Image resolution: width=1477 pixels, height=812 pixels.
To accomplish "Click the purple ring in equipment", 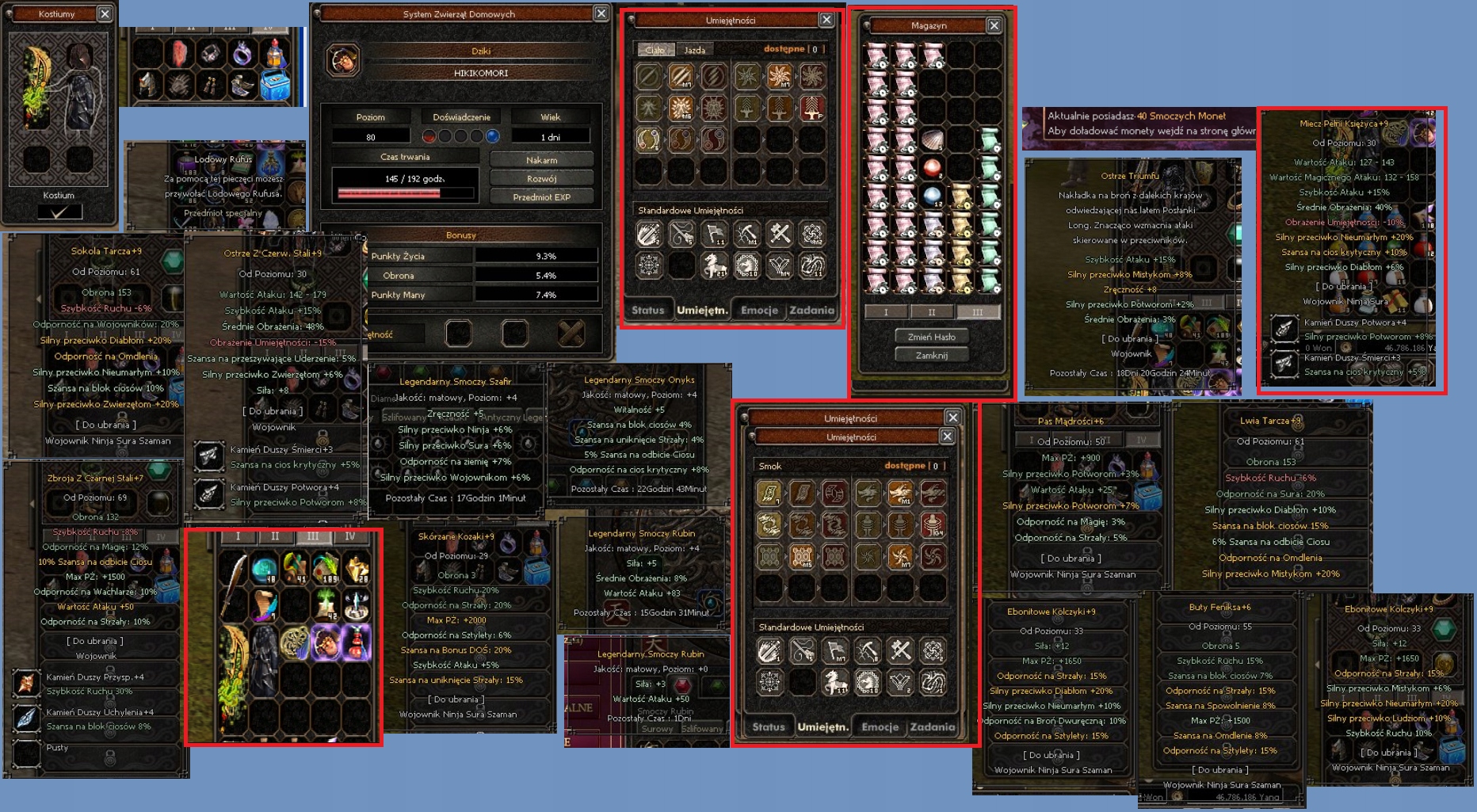I will tap(242, 54).
